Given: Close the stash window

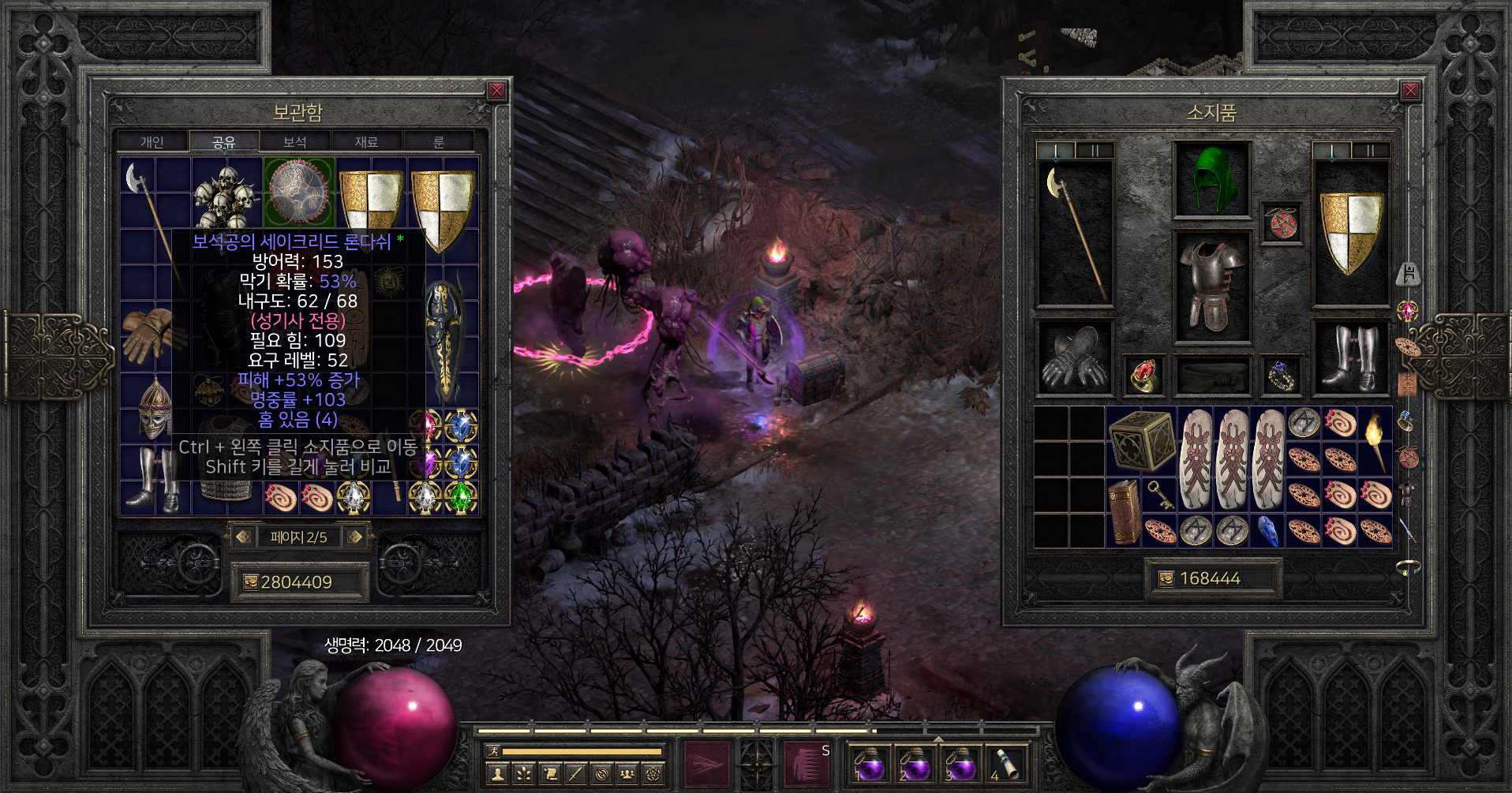Looking at the screenshot, I should click(496, 91).
